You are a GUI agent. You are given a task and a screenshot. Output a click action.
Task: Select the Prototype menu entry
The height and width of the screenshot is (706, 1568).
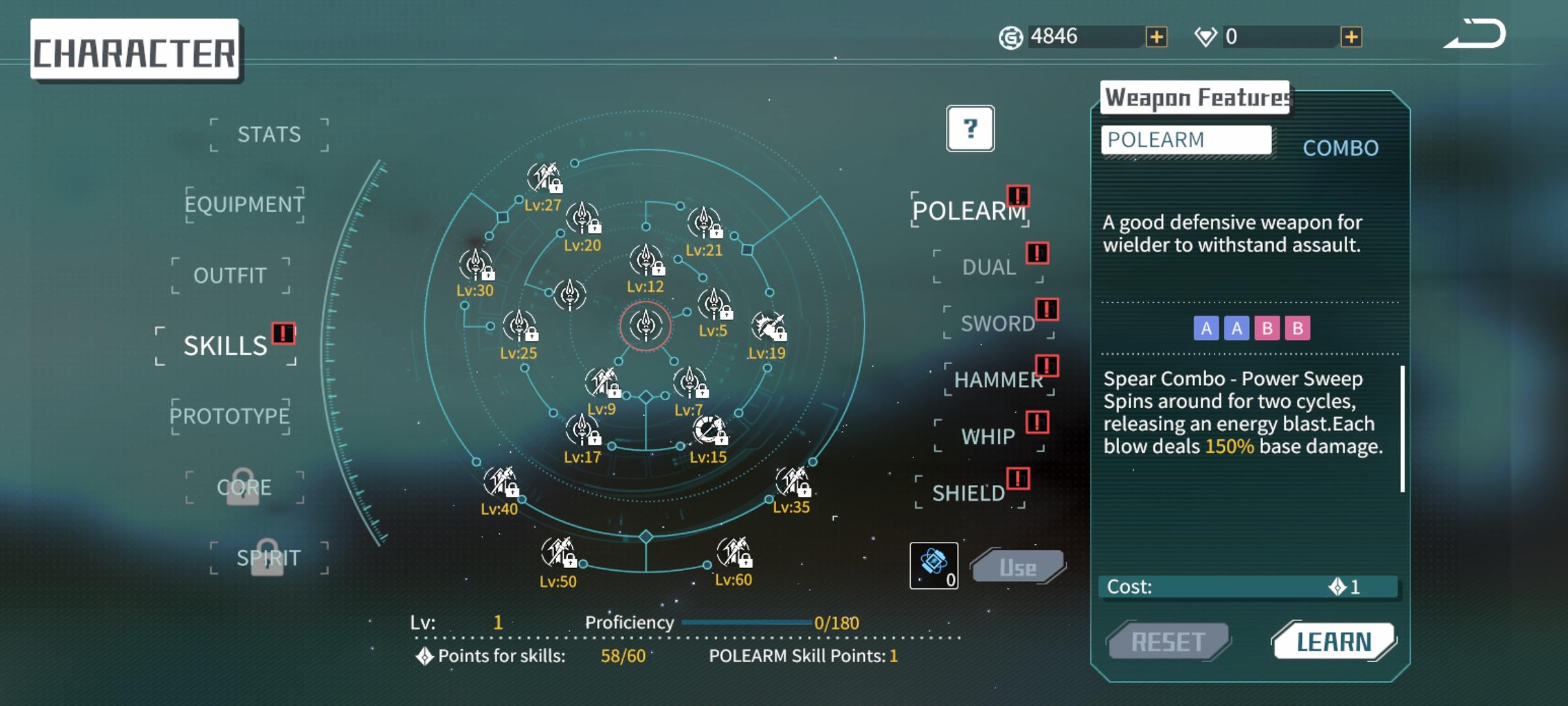point(230,416)
